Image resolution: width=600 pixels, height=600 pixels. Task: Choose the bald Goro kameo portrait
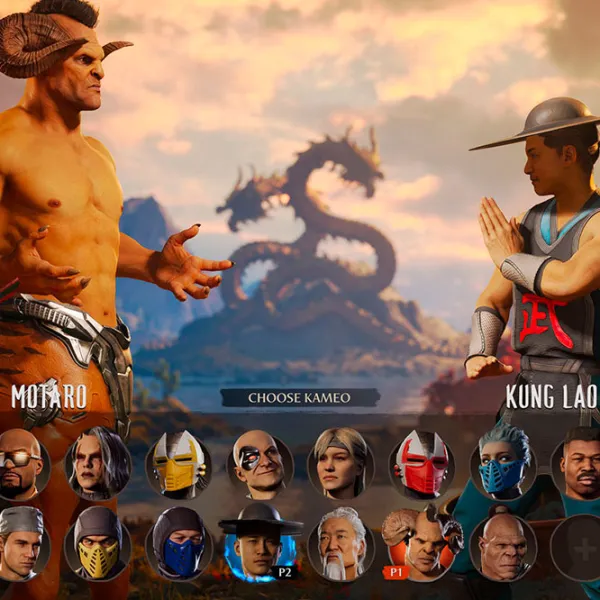(502, 545)
